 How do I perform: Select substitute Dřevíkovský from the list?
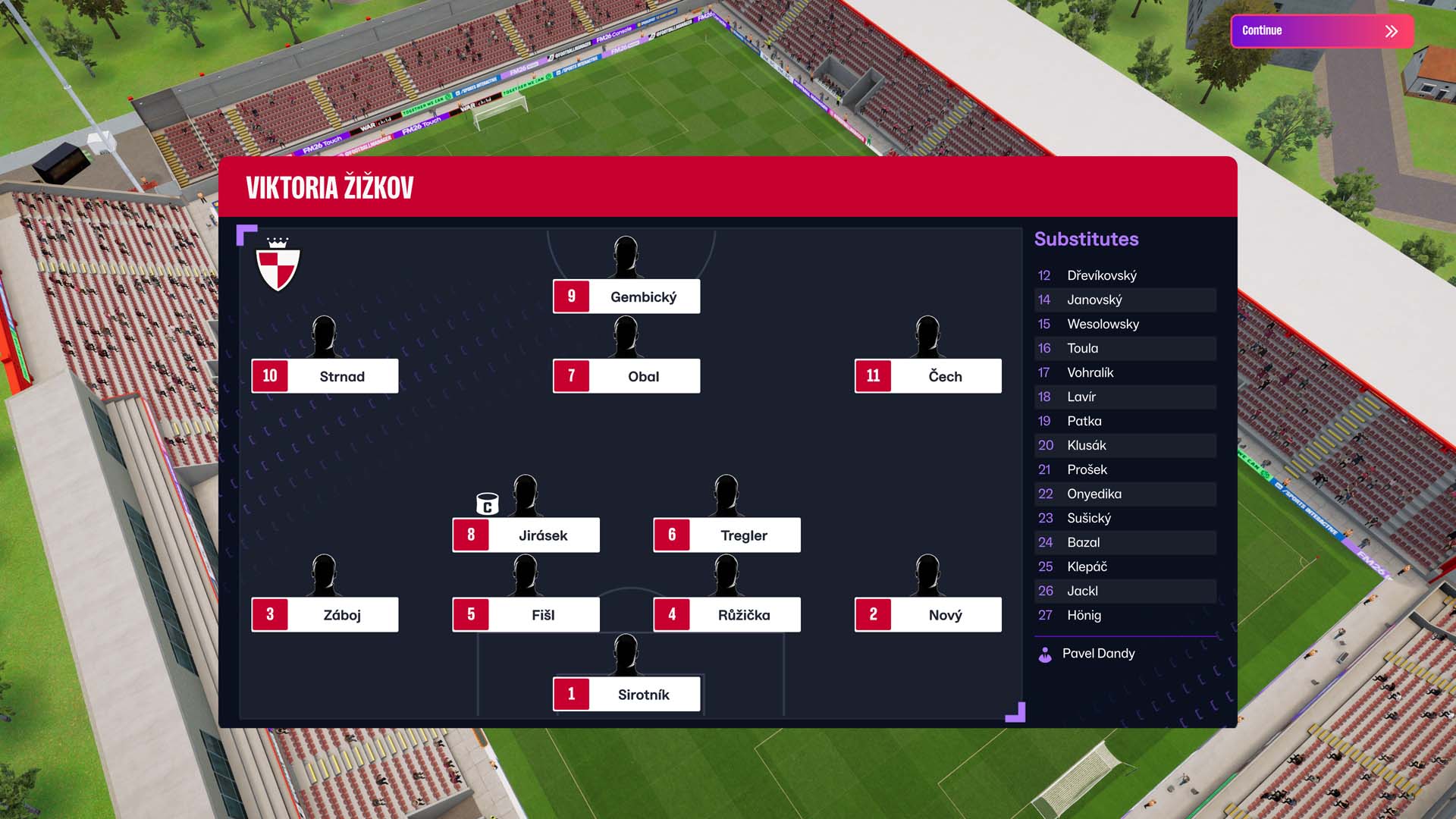coord(1125,275)
